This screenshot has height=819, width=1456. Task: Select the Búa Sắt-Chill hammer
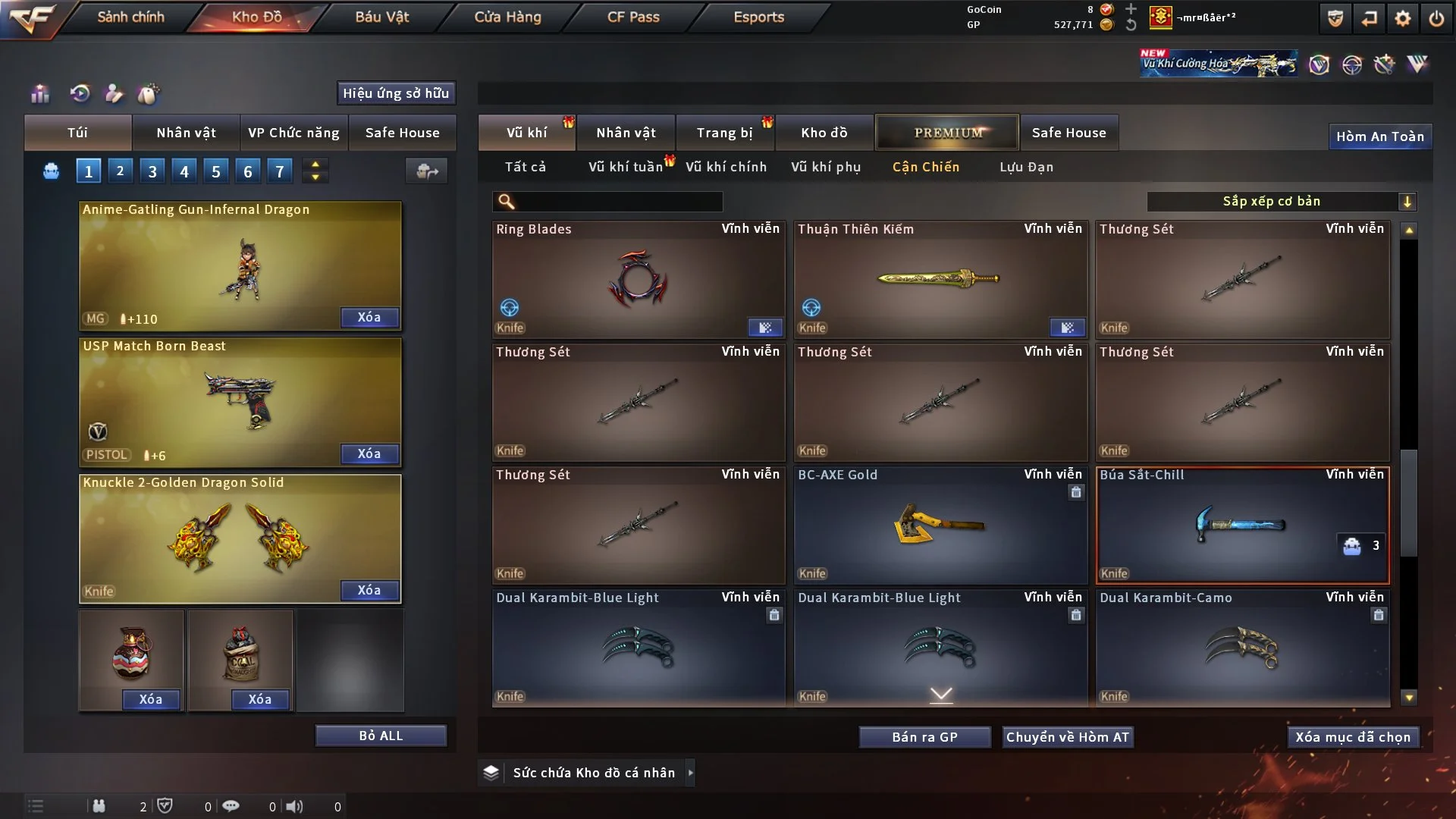click(x=1241, y=525)
